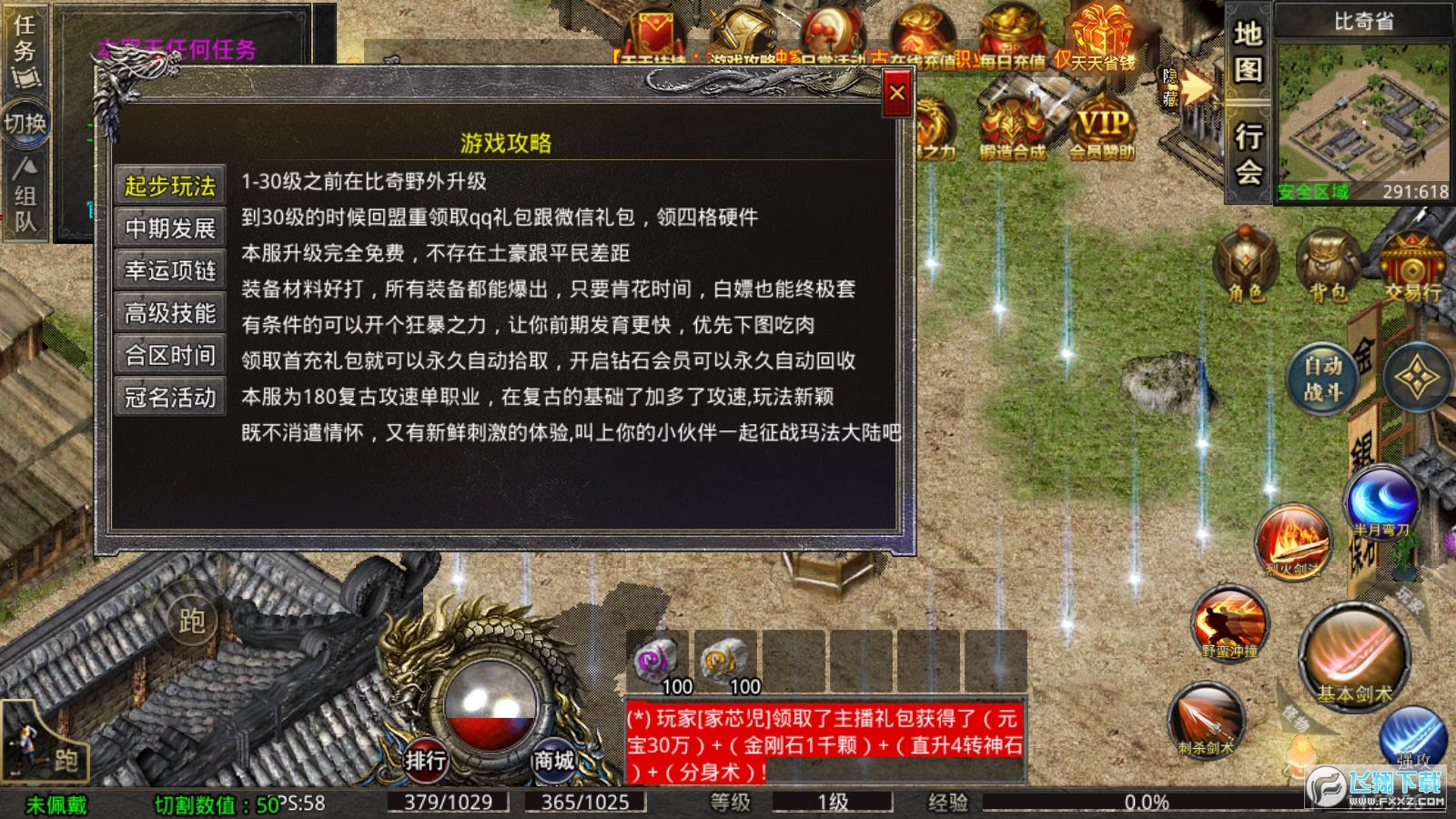Use the 野蛮冲撞 skill icon

point(1230,623)
